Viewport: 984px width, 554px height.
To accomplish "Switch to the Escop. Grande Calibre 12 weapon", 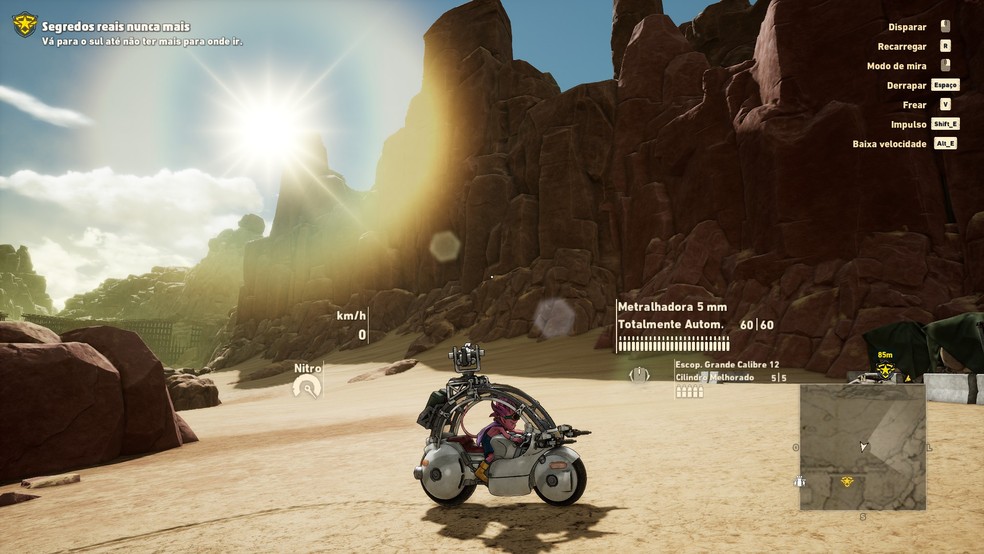I will coord(727,365).
